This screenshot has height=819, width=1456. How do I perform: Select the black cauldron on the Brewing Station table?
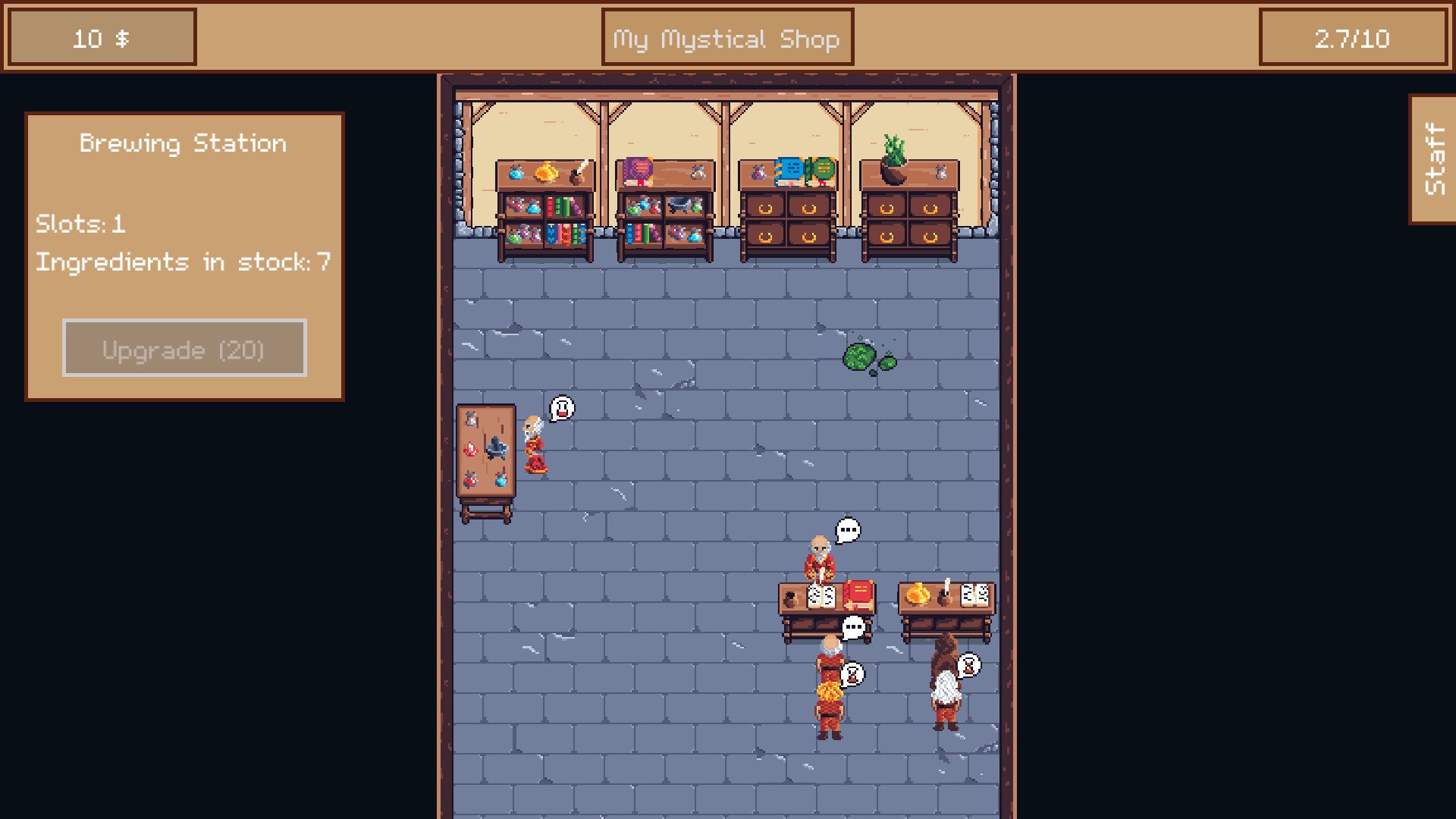pyautogui.click(x=497, y=449)
